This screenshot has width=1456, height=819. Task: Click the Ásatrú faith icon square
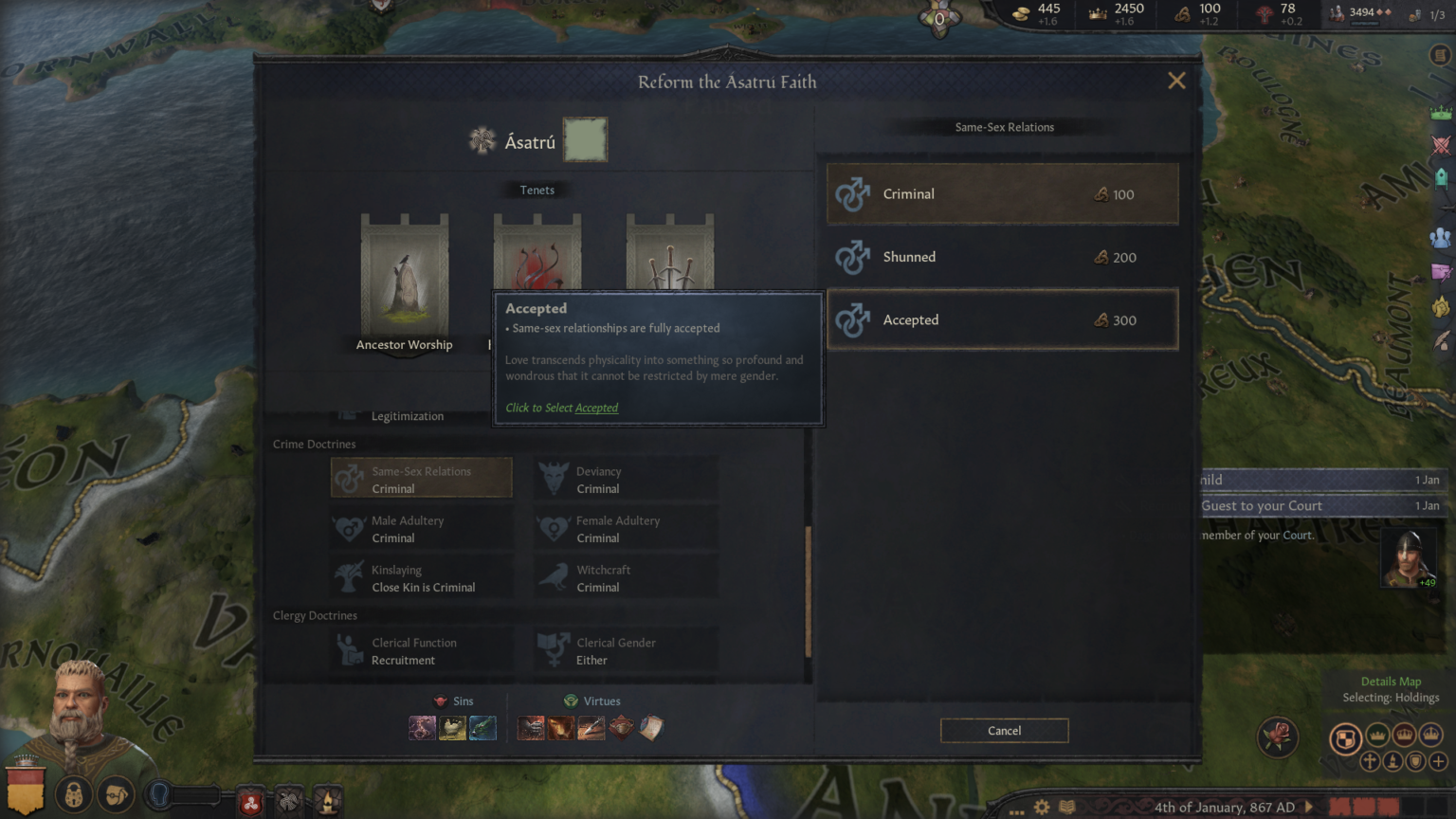(x=585, y=140)
